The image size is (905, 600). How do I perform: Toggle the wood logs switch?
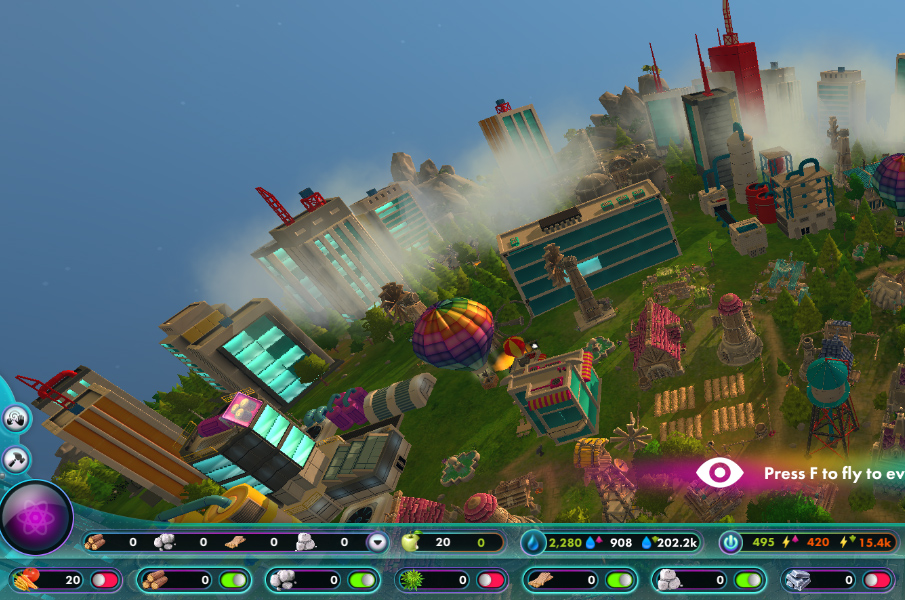(x=233, y=580)
